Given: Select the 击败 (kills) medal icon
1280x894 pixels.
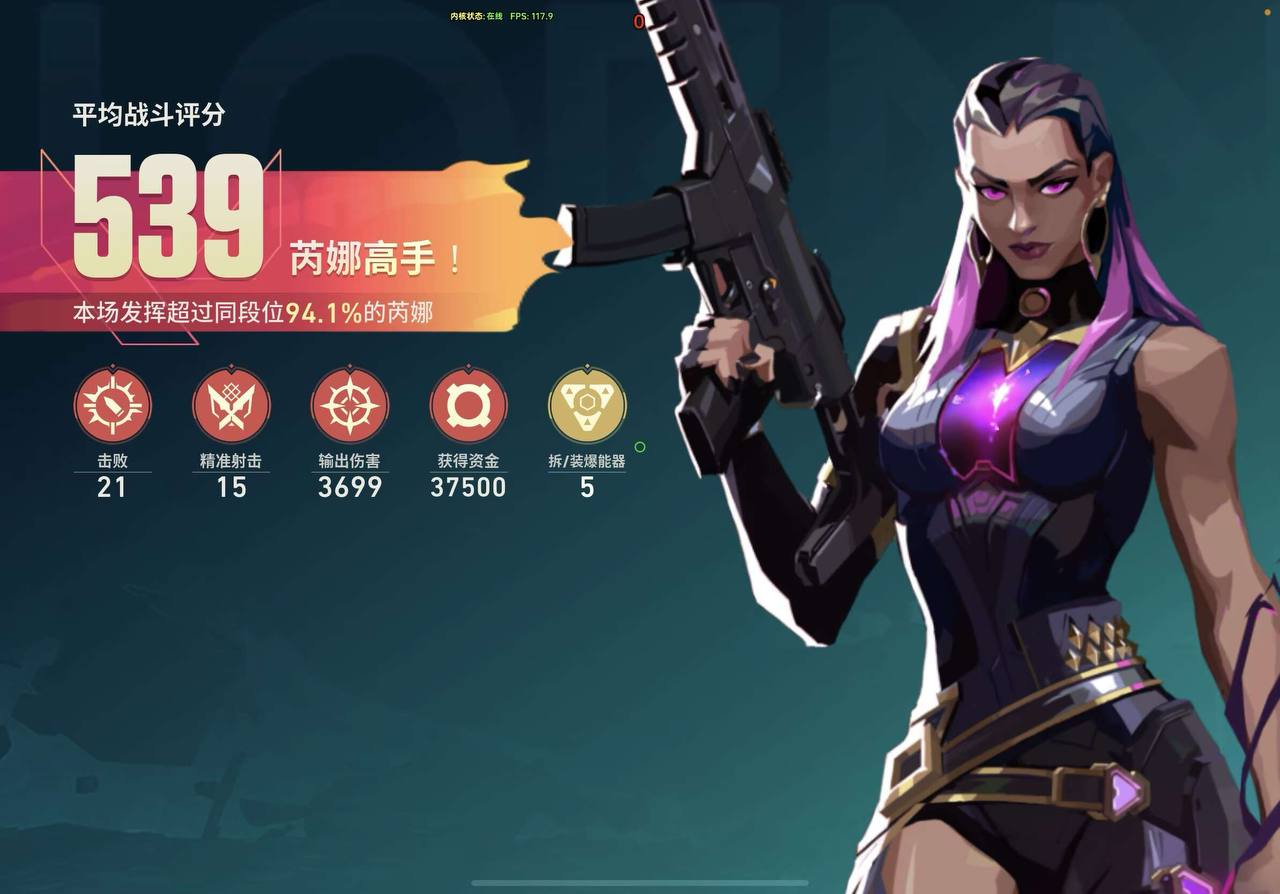Looking at the screenshot, I should (113, 405).
